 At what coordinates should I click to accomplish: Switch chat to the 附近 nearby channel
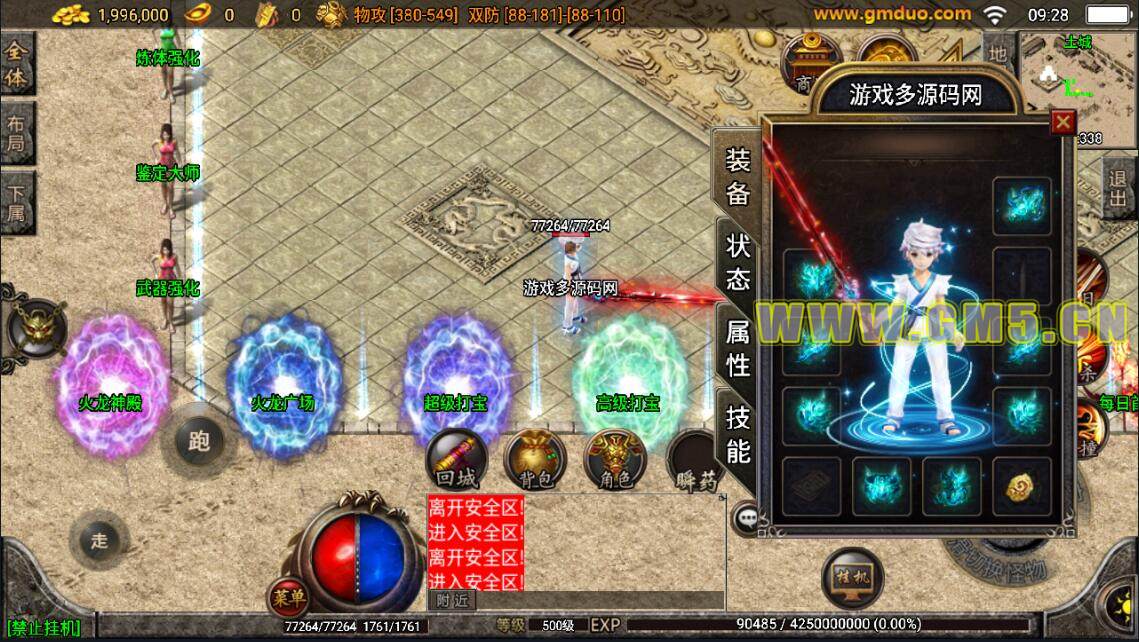tap(453, 600)
